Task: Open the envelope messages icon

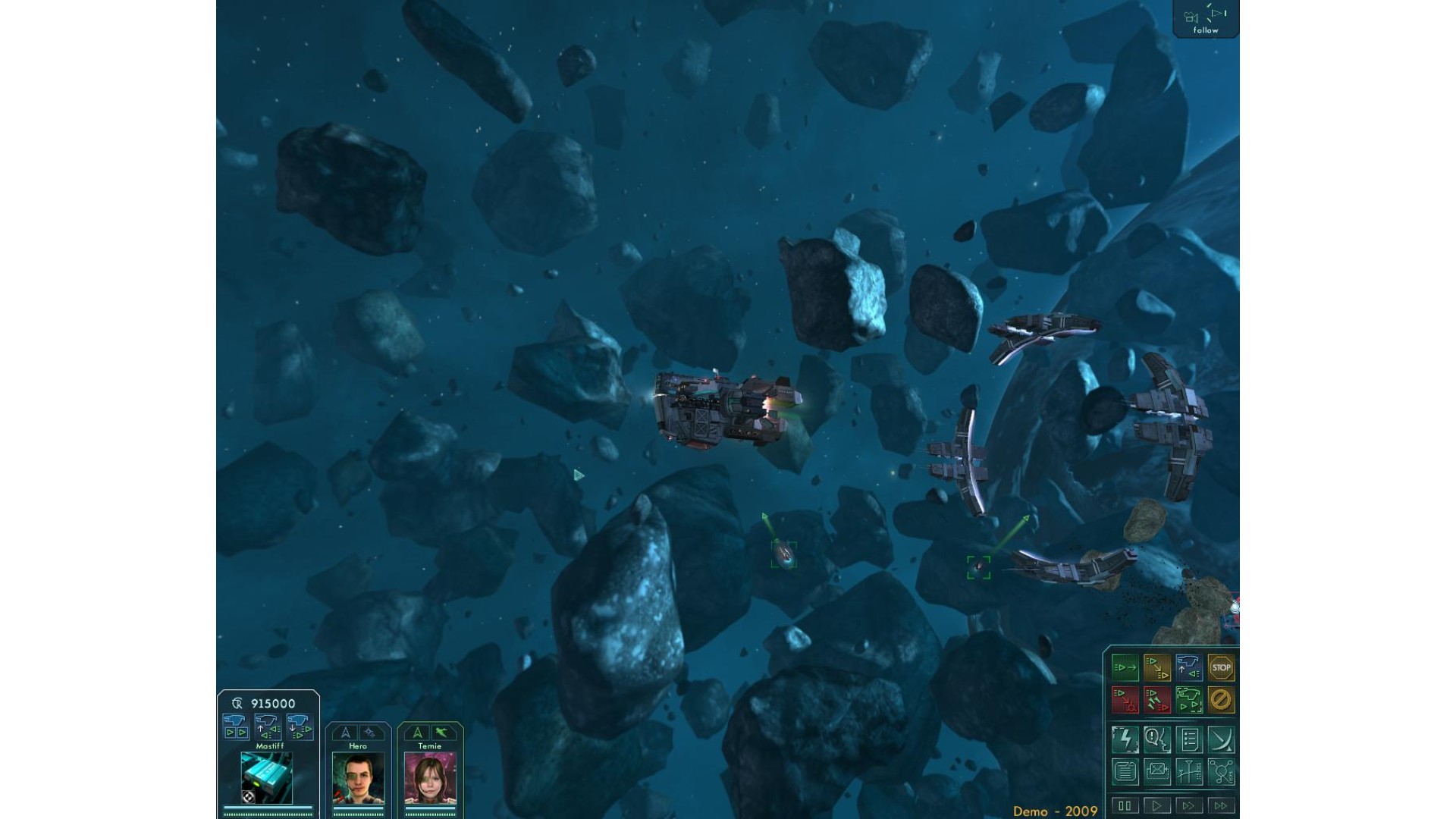Action: (1157, 772)
